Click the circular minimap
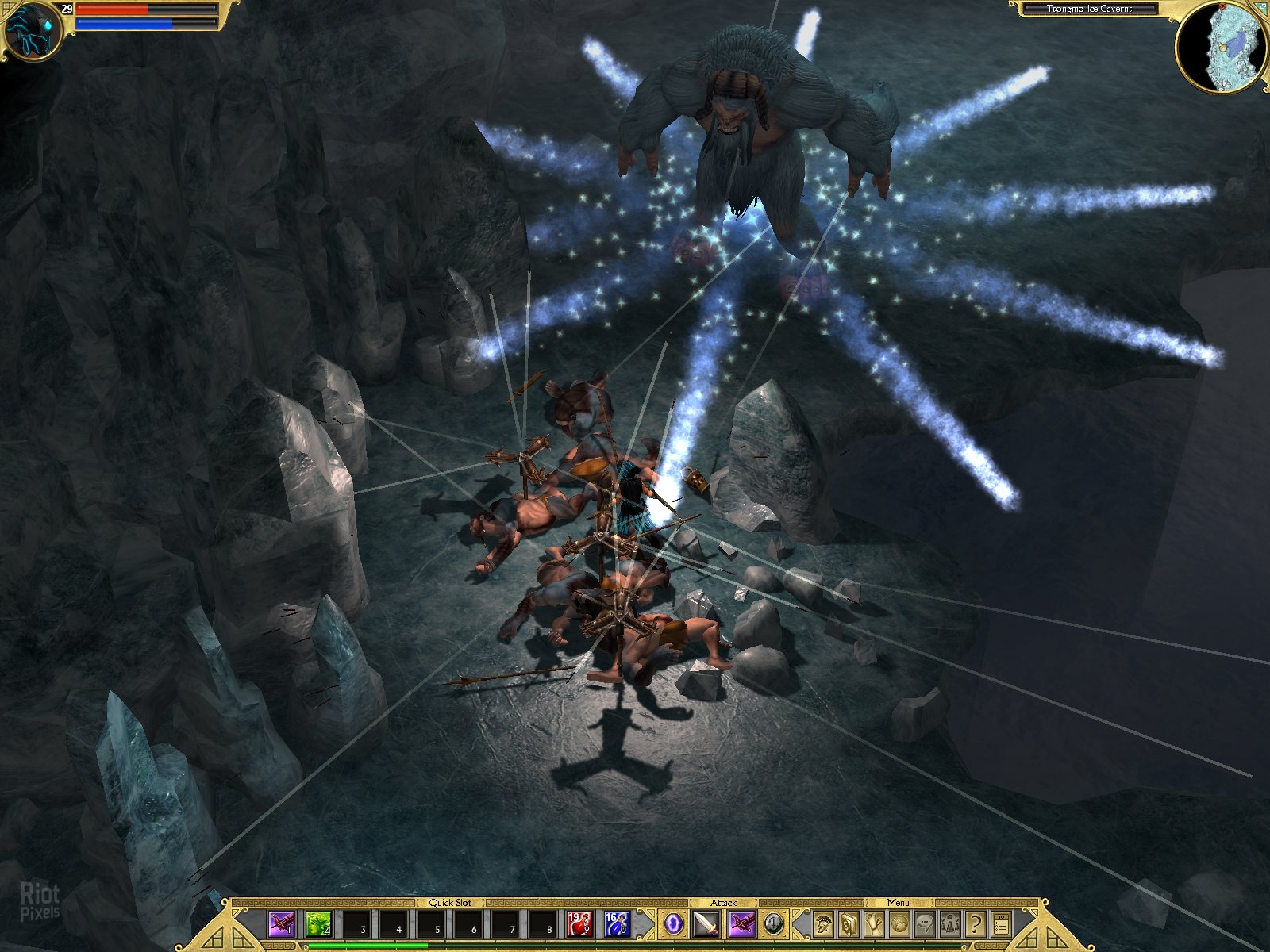This screenshot has width=1270, height=952. point(1222,48)
